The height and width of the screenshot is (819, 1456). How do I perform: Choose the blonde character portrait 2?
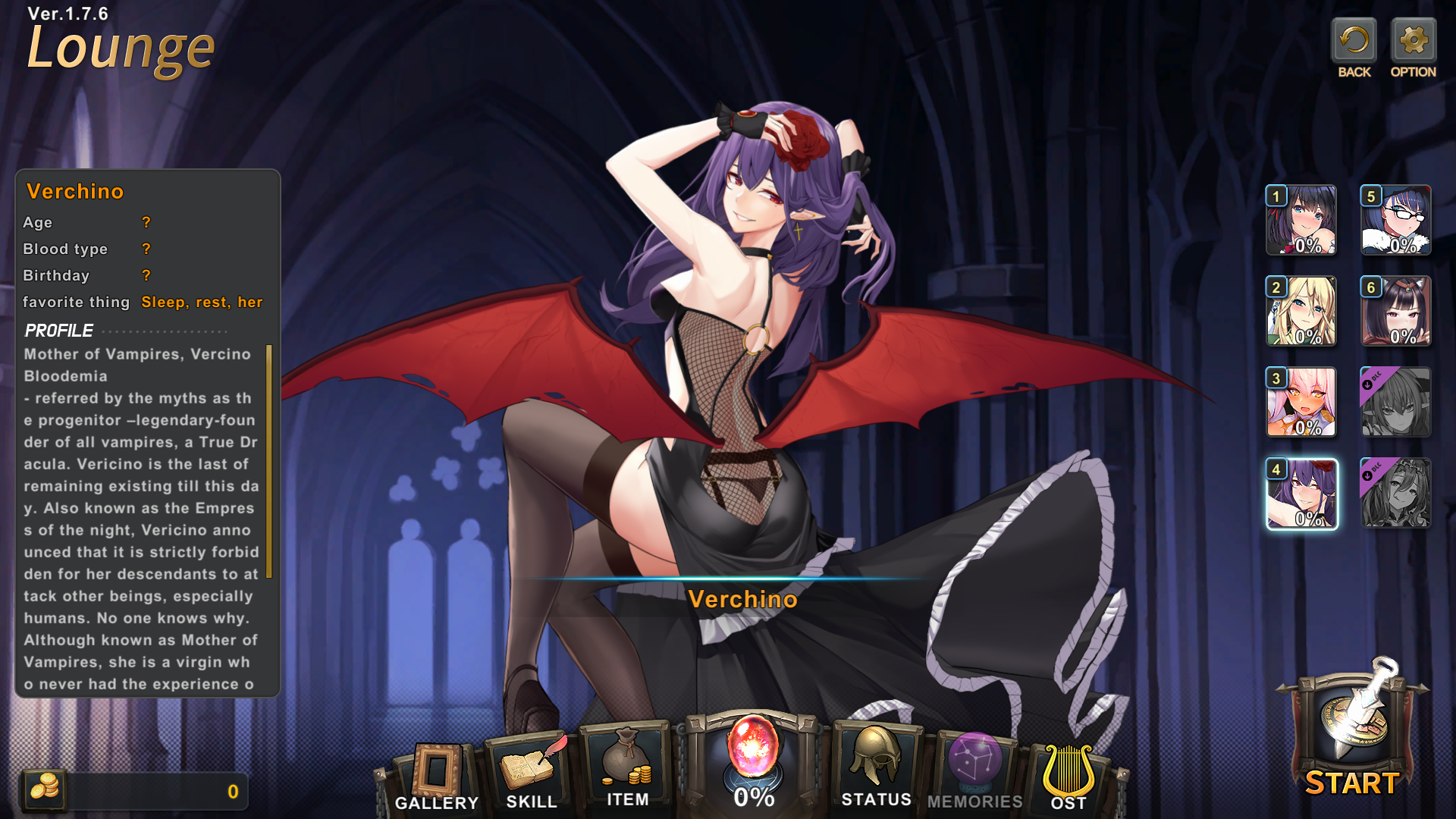(1301, 311)
